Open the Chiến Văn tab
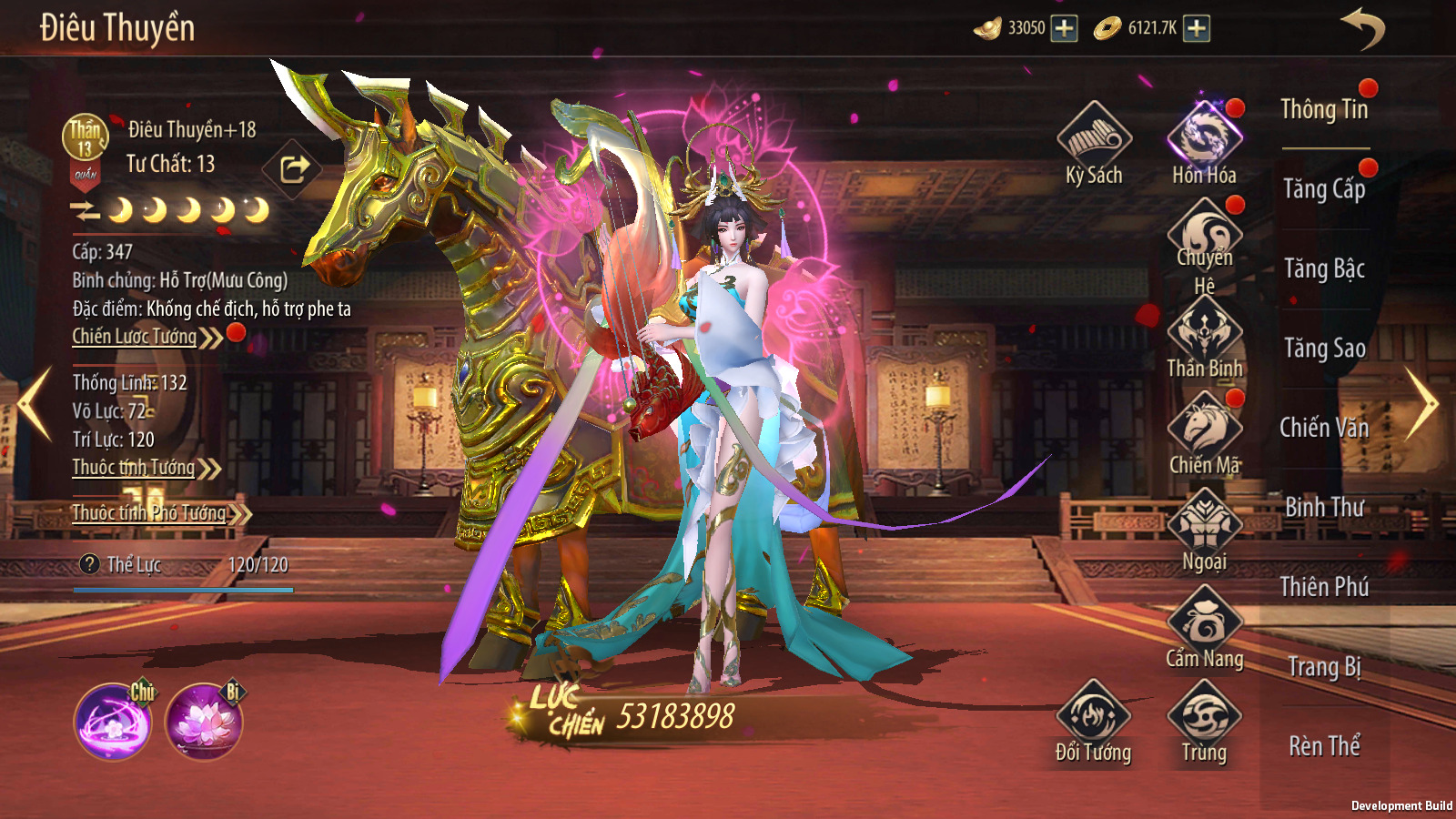The width and height of the screenshot is (1456, 819). coord(1324,428)
